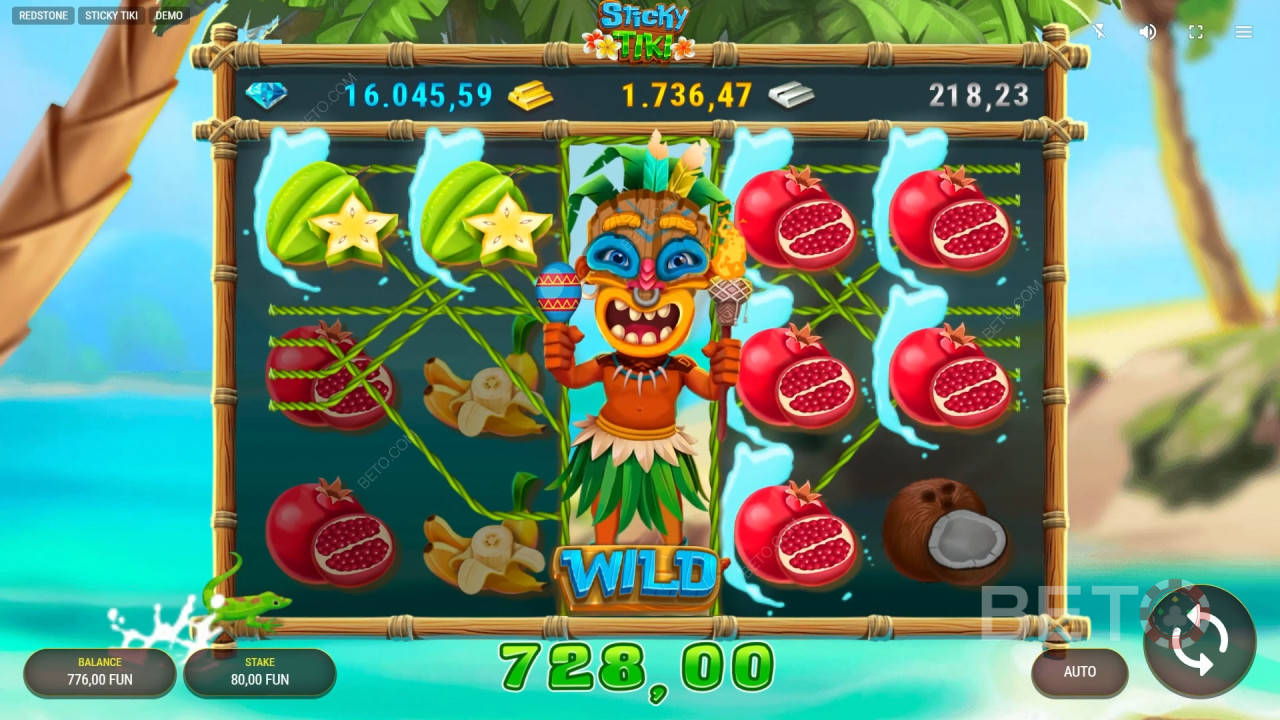Change the 80,00 FUN stake
Screen dimensions: 1280x720
260,672
